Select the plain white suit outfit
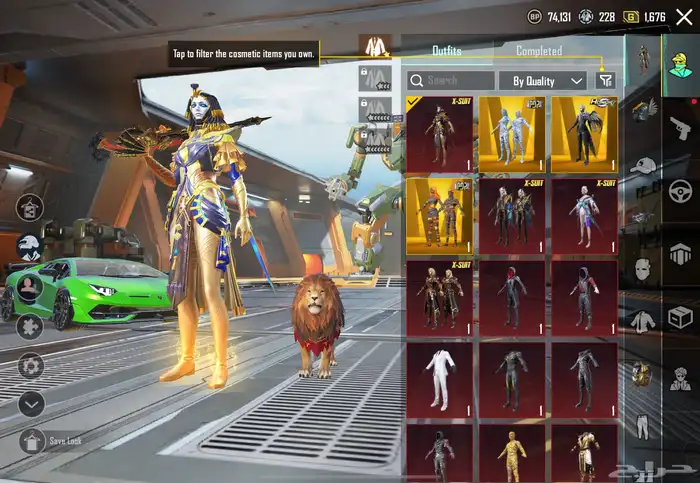The image size is (700, 483). pyautogui.click(x=439, y=380)
